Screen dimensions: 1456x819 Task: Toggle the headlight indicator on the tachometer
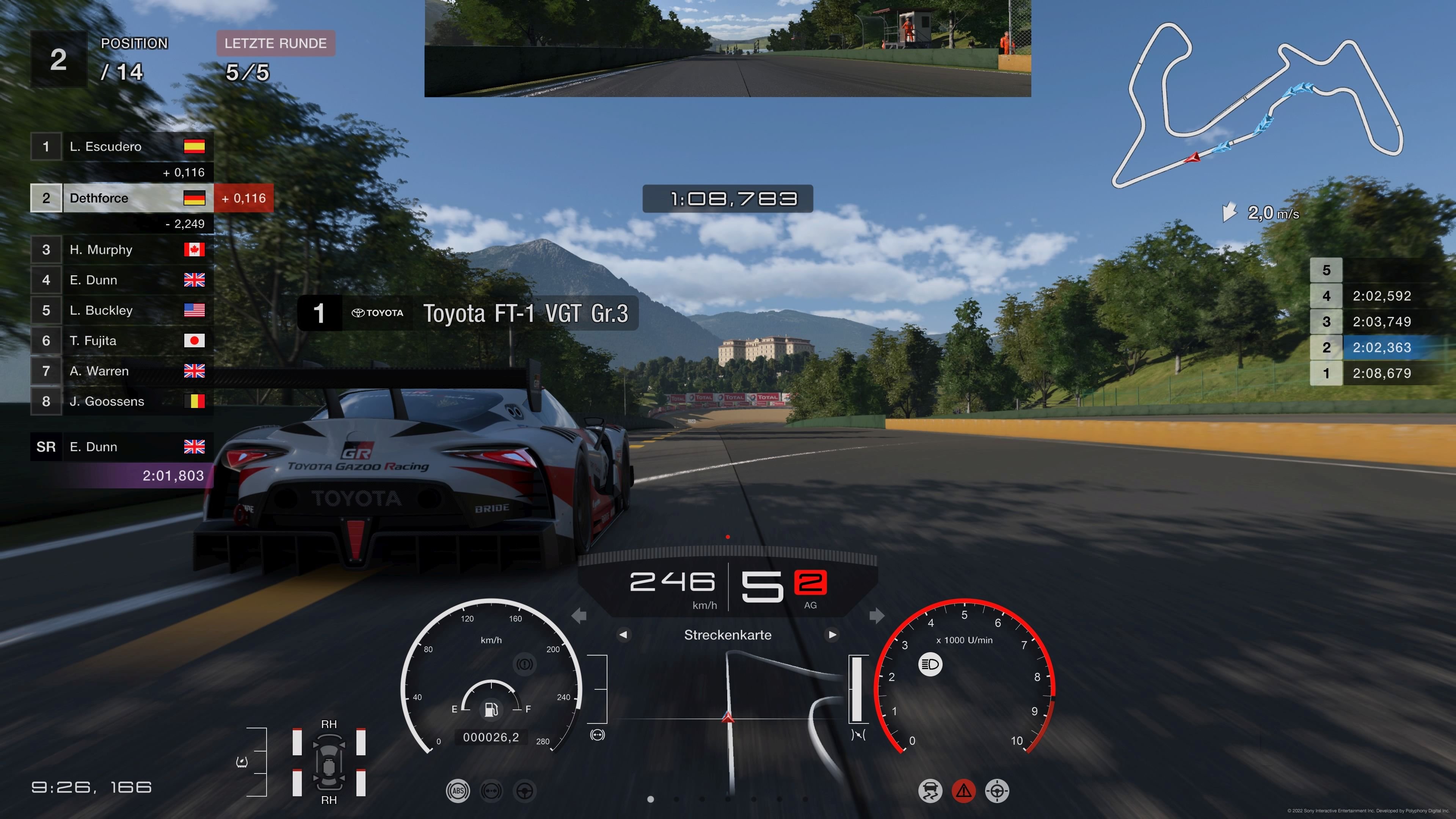[x=930, y=665]
